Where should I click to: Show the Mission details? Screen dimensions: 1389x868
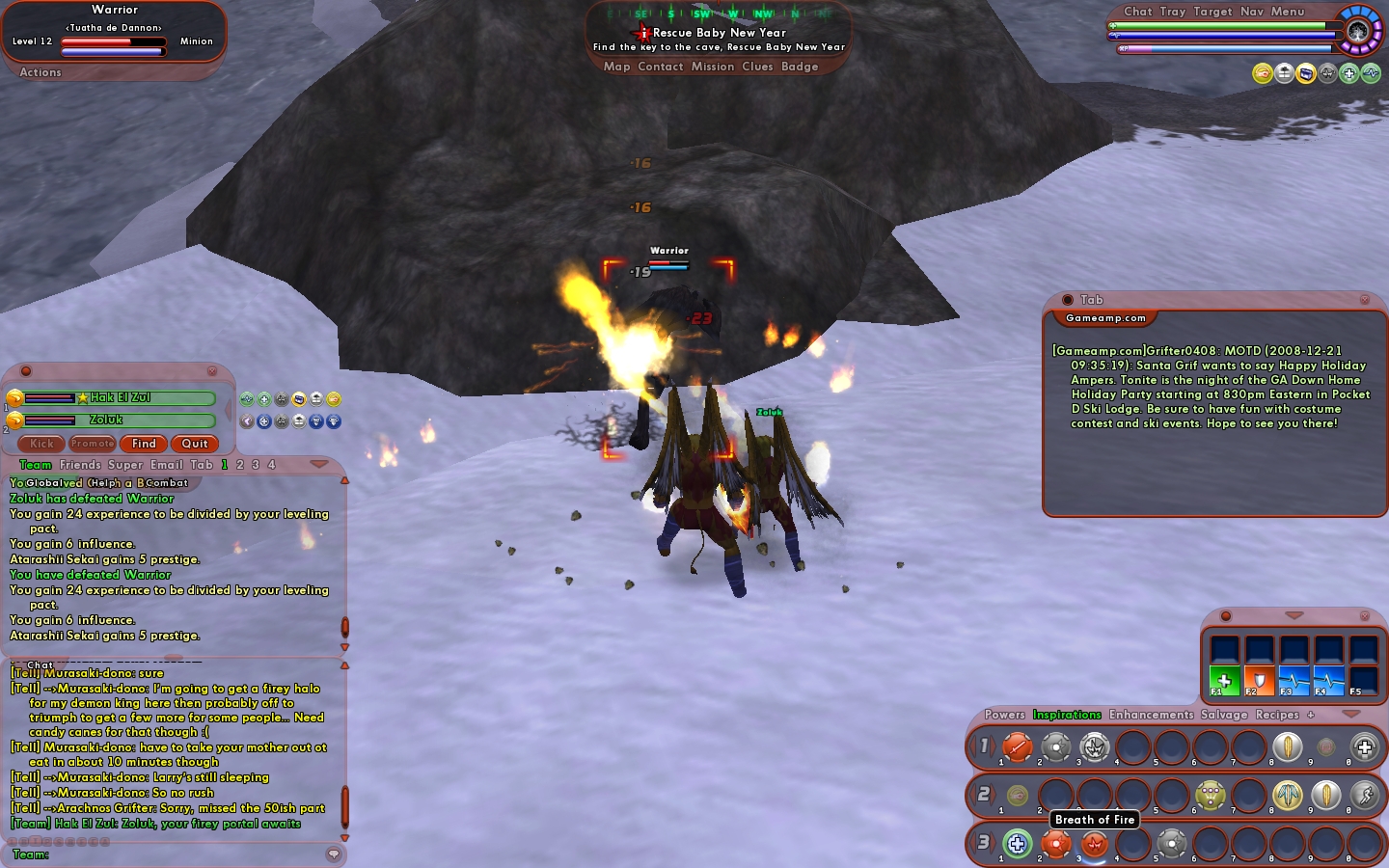pos(713,67)
